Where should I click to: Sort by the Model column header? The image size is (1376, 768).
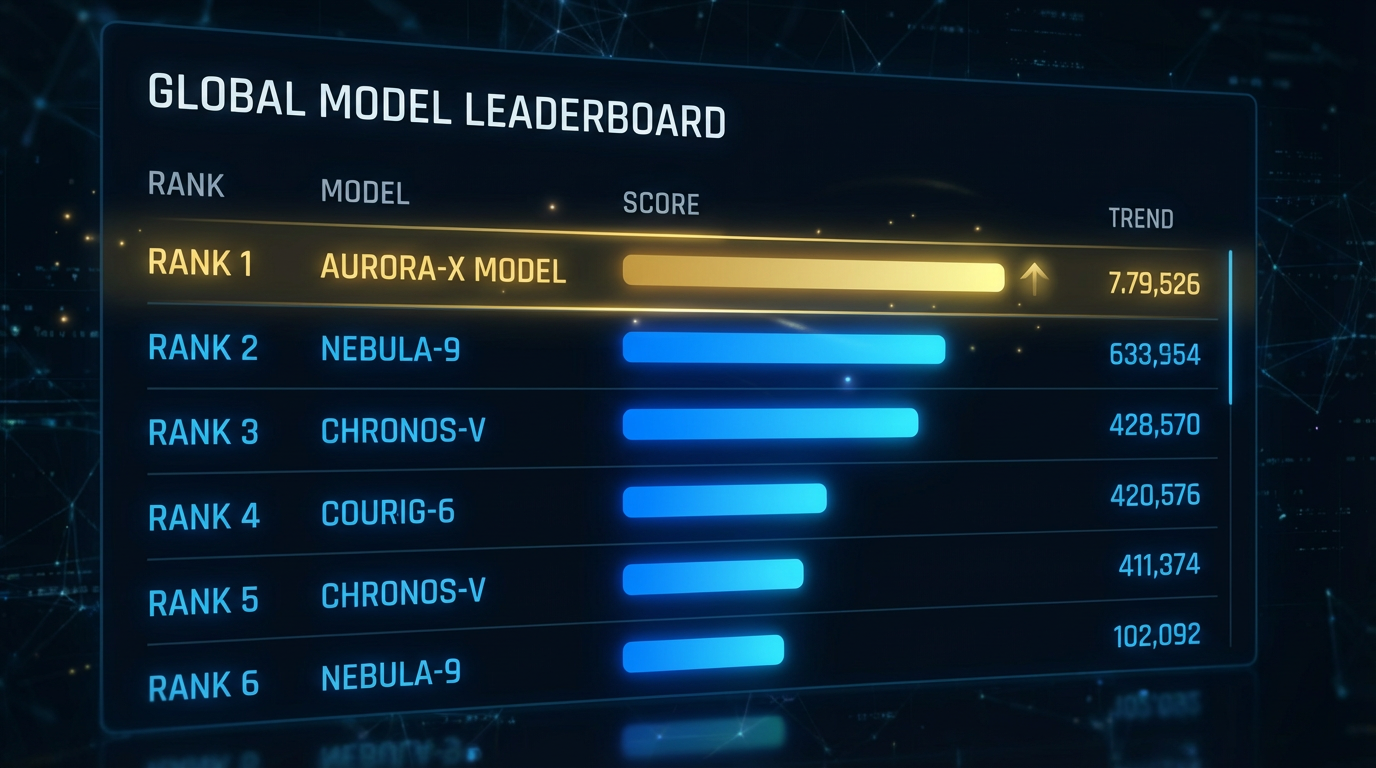pyautogui.click(x=365, y=191)
